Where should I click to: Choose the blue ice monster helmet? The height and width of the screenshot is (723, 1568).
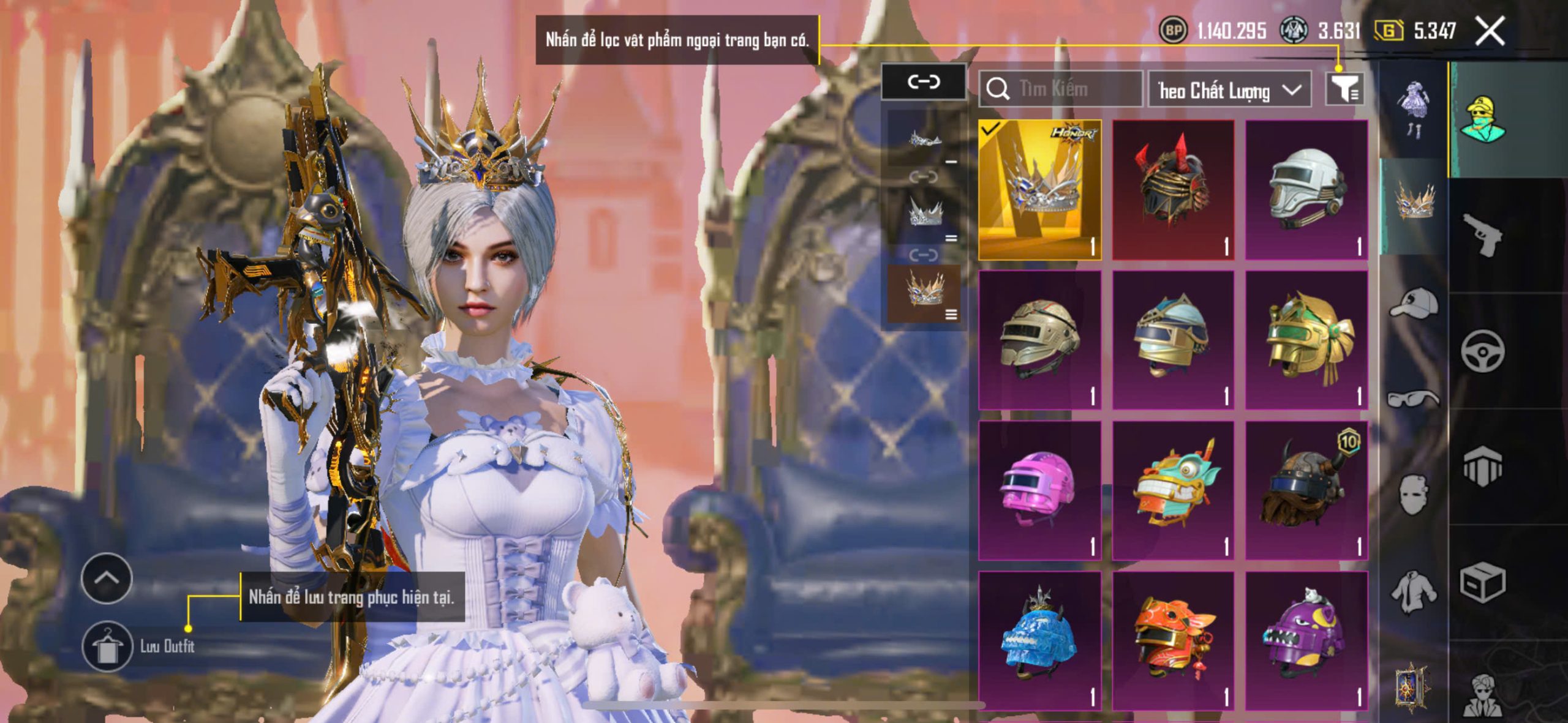1039,640
